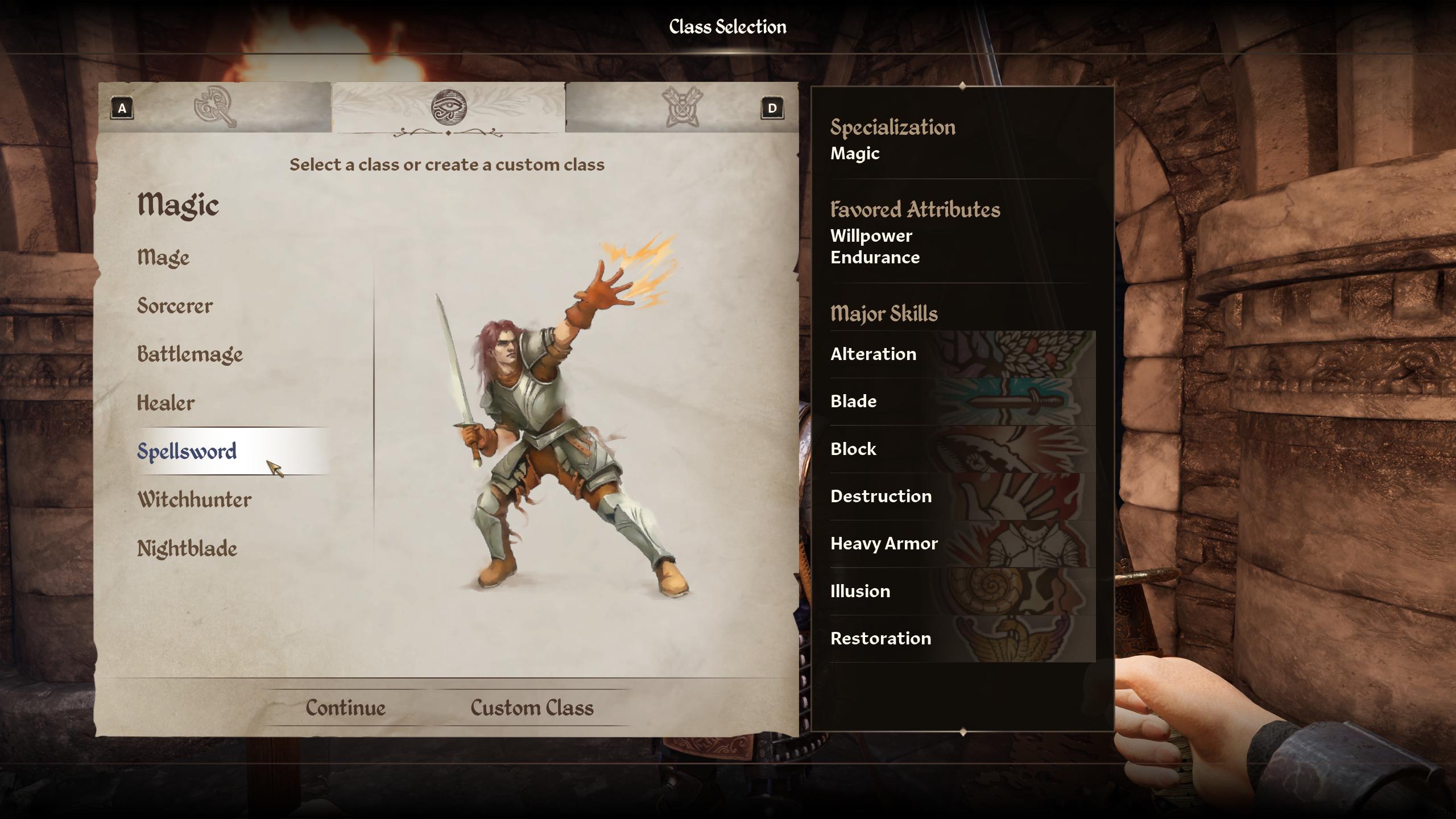Image resolution: width=1456 pixels, height=819 pixels.
Task: Click the eye emblem on the Magic tab
Action: [x=449, y=108]
